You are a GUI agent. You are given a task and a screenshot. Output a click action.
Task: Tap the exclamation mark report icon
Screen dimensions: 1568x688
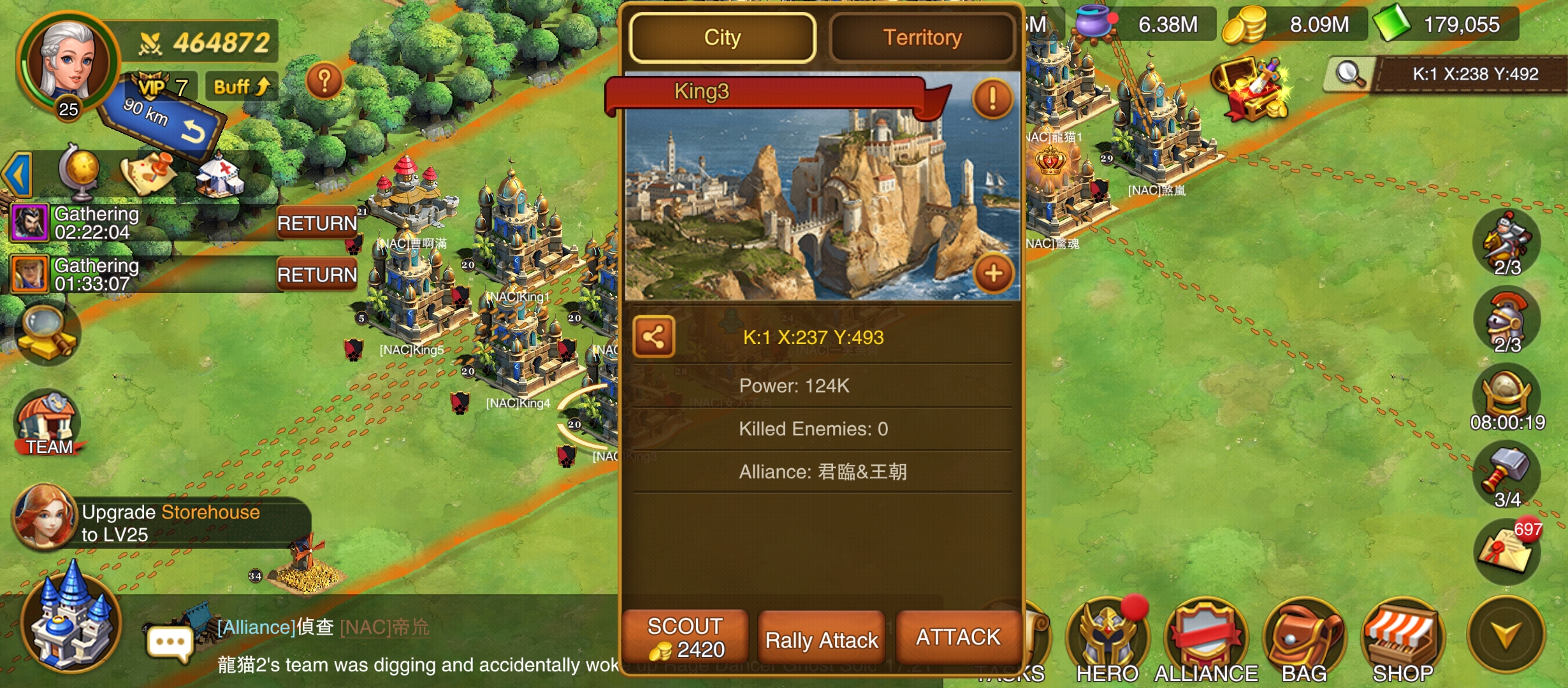(992, 99)
